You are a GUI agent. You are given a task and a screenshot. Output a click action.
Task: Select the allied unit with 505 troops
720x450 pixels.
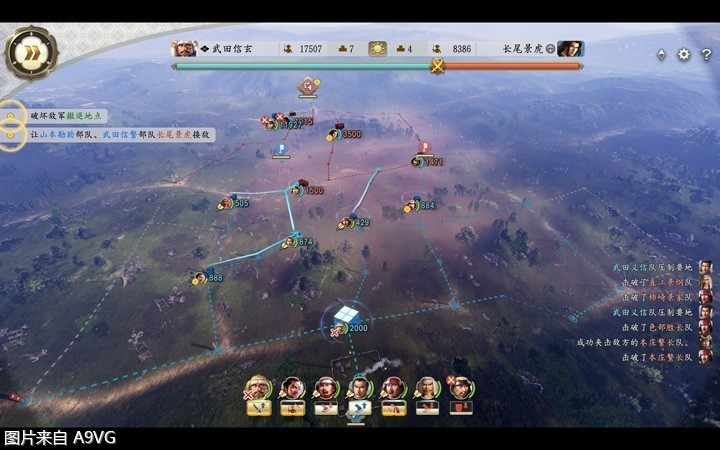coord(226,204)
